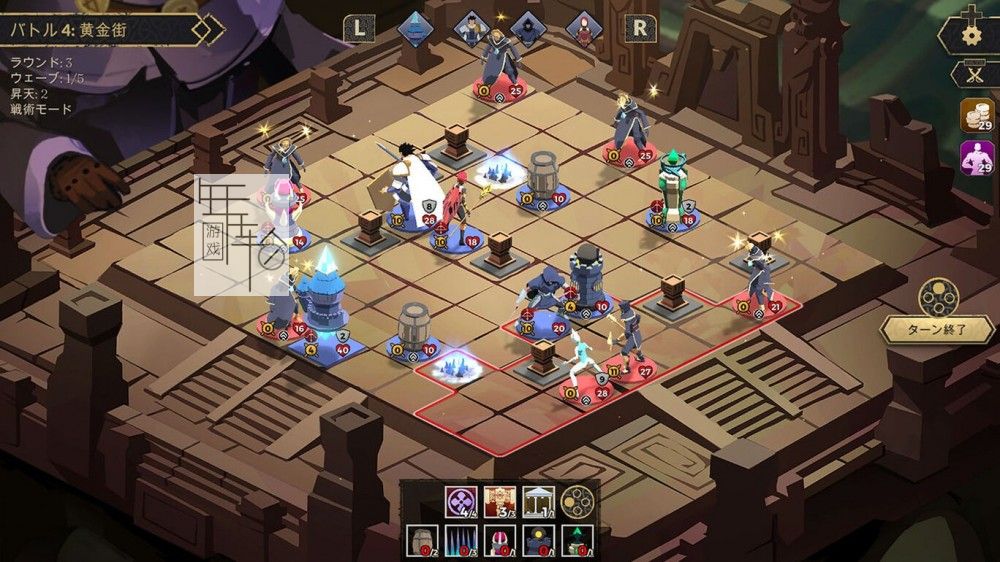Select the hooded dark figure portrait
Image resolution: width=1000 pixels, height=562 pixels.
click(528, 27)
